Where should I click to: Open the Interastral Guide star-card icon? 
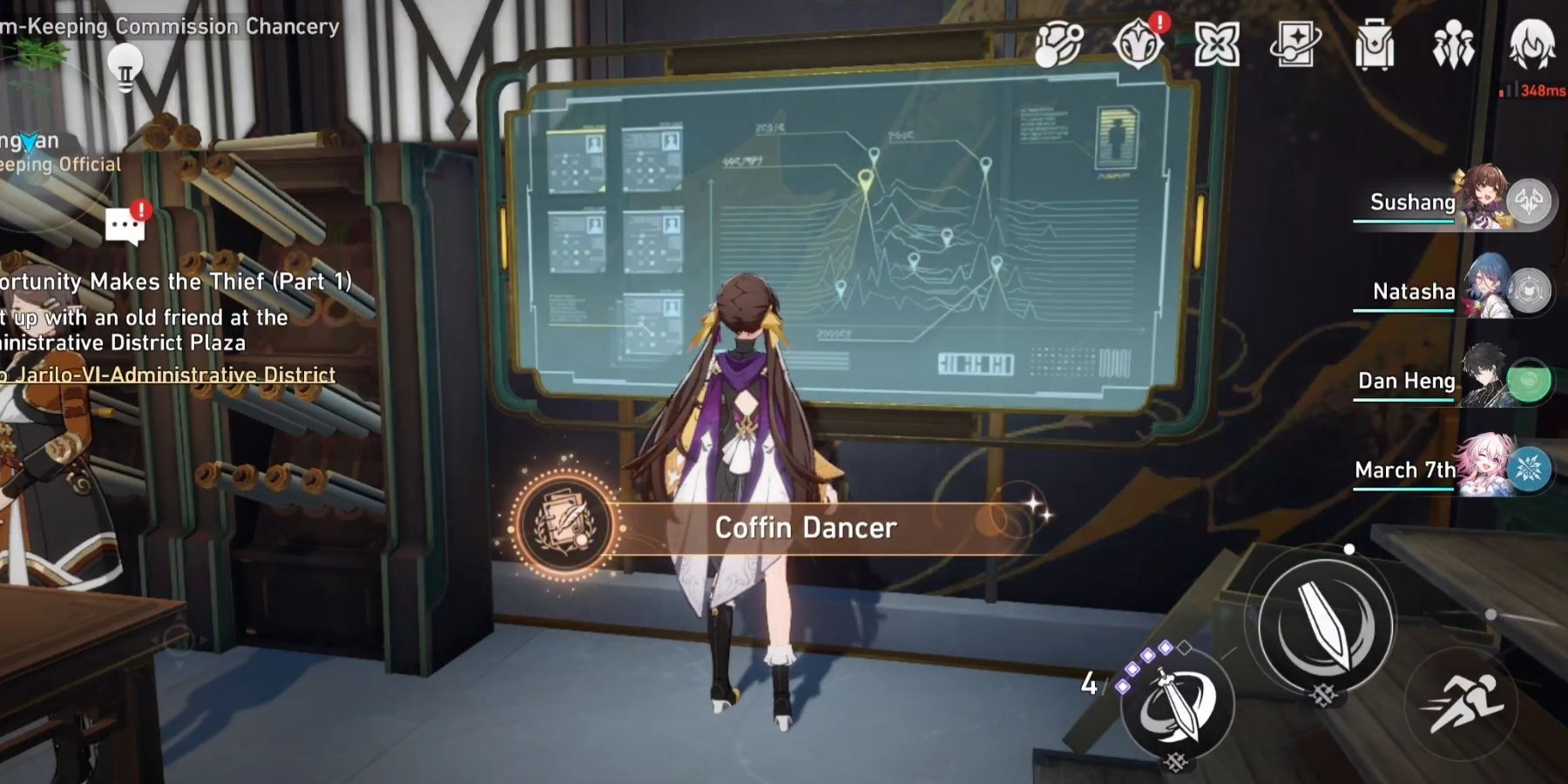click(x=1298, y=45)
